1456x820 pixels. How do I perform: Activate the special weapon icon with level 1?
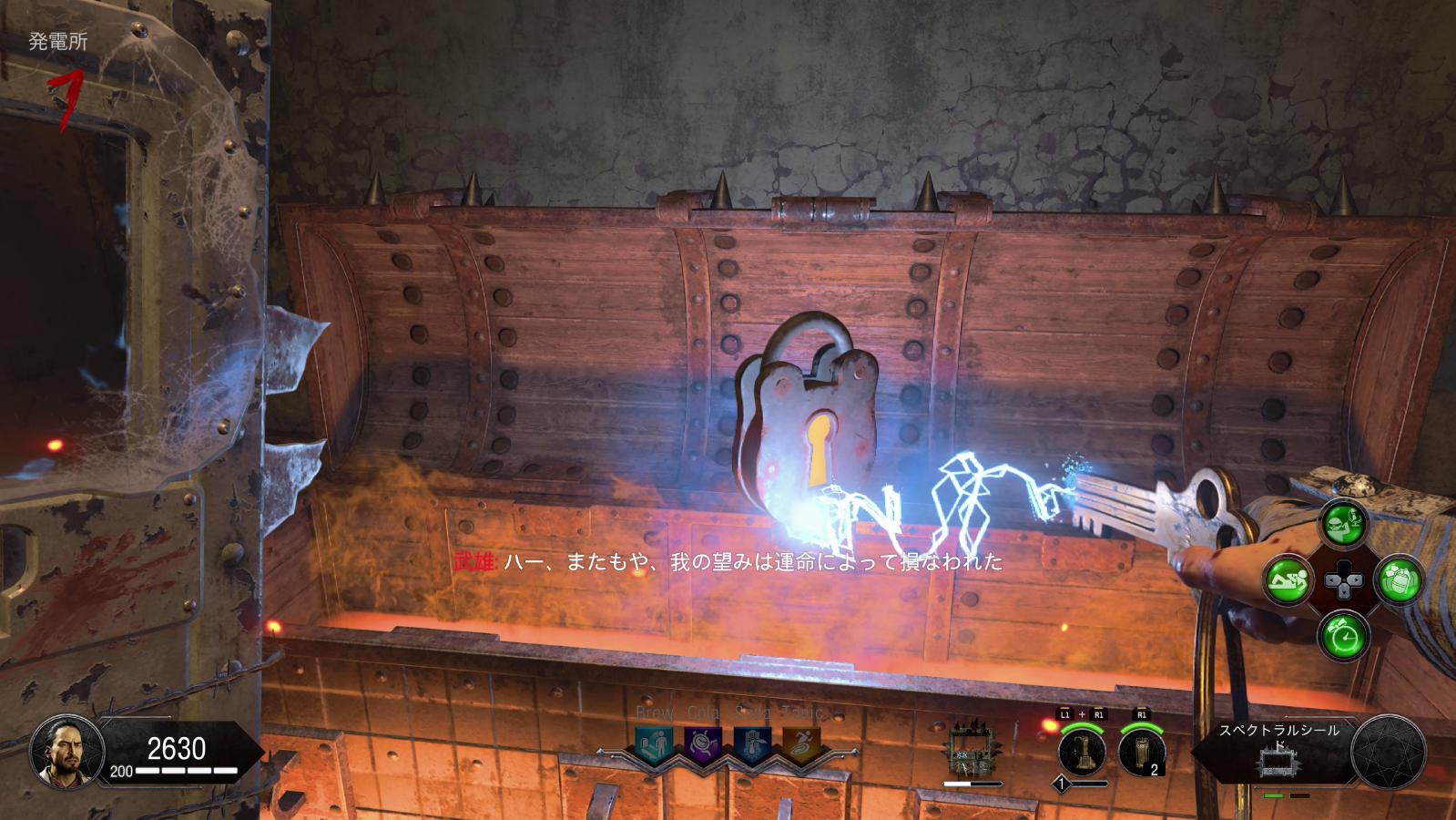tap(1081, 752)
